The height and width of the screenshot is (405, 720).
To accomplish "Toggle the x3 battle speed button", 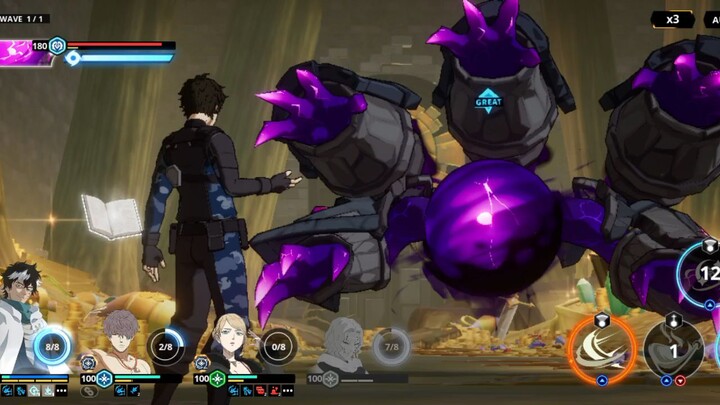I will (671, 19).
